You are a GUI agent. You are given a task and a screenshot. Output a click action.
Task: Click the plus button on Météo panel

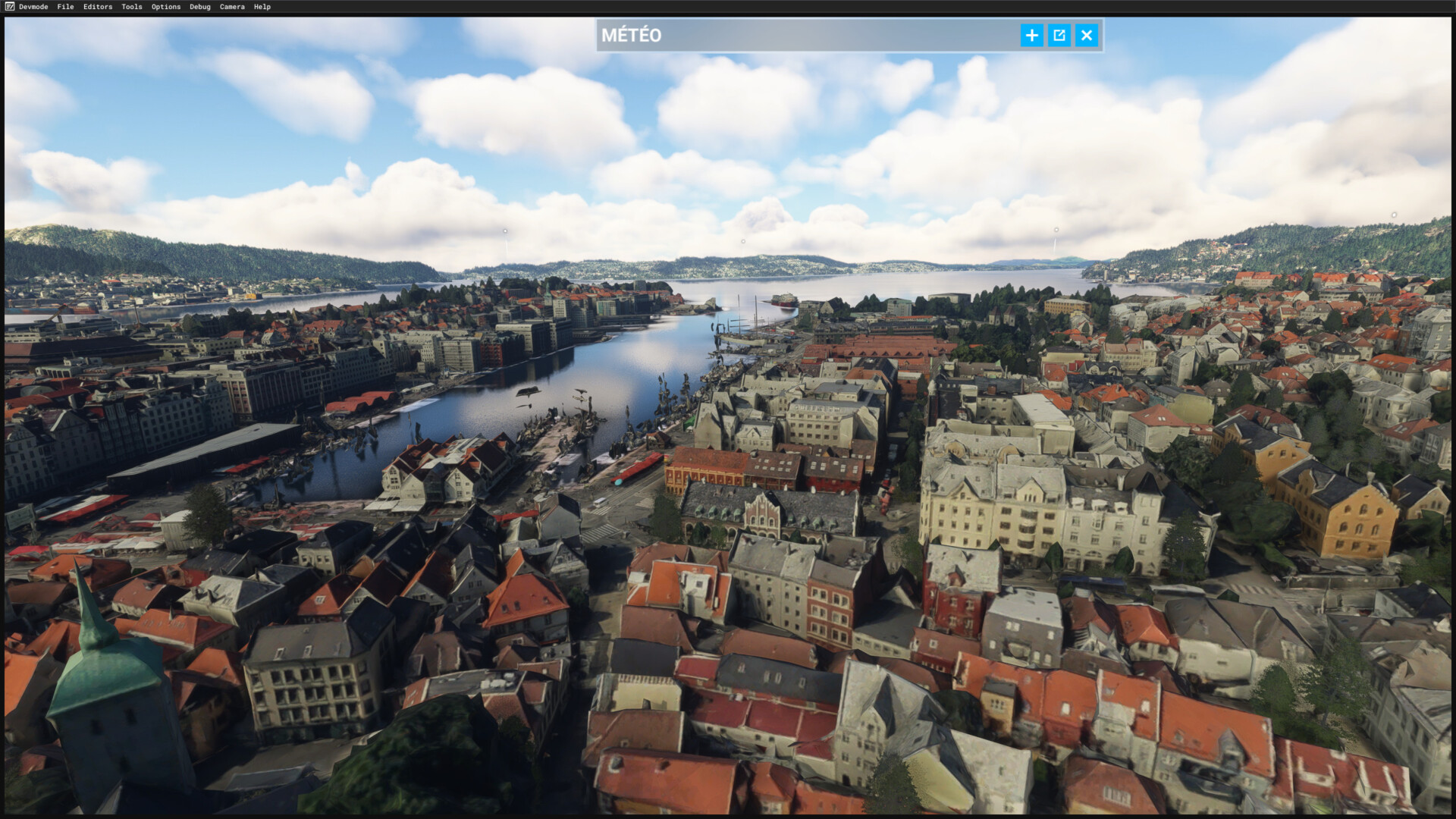click(1031, 36)
